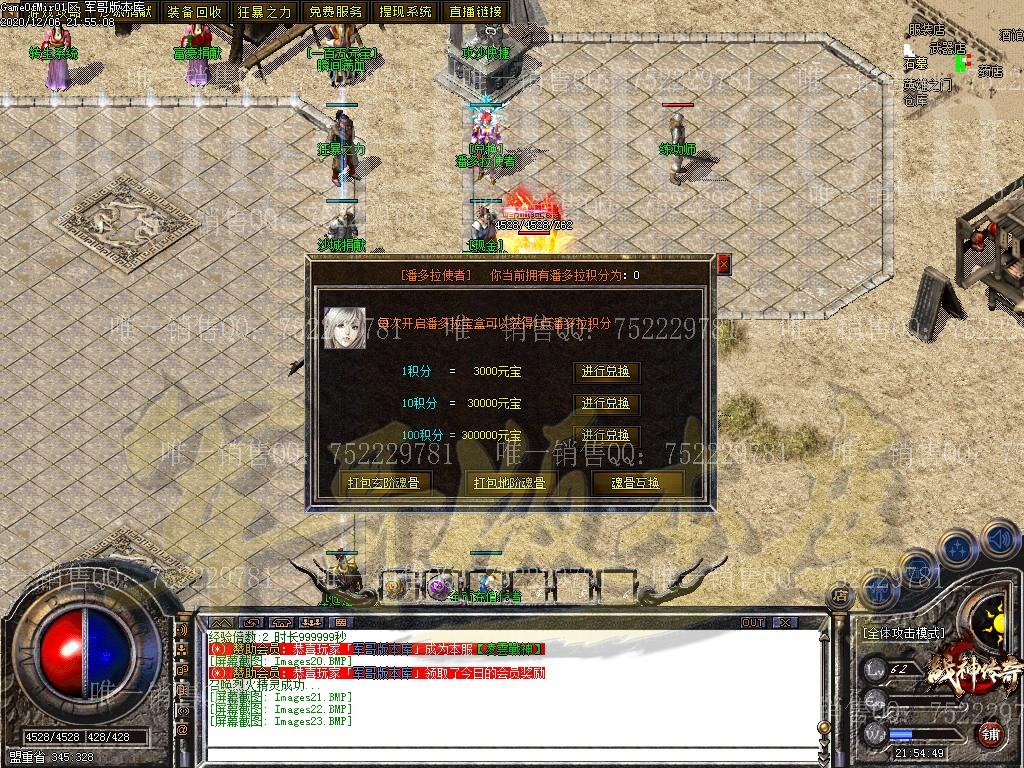Viewport: 1024px width, 768px height.
Task: Select 打包地阶魂骨 button
Action: 510,483
